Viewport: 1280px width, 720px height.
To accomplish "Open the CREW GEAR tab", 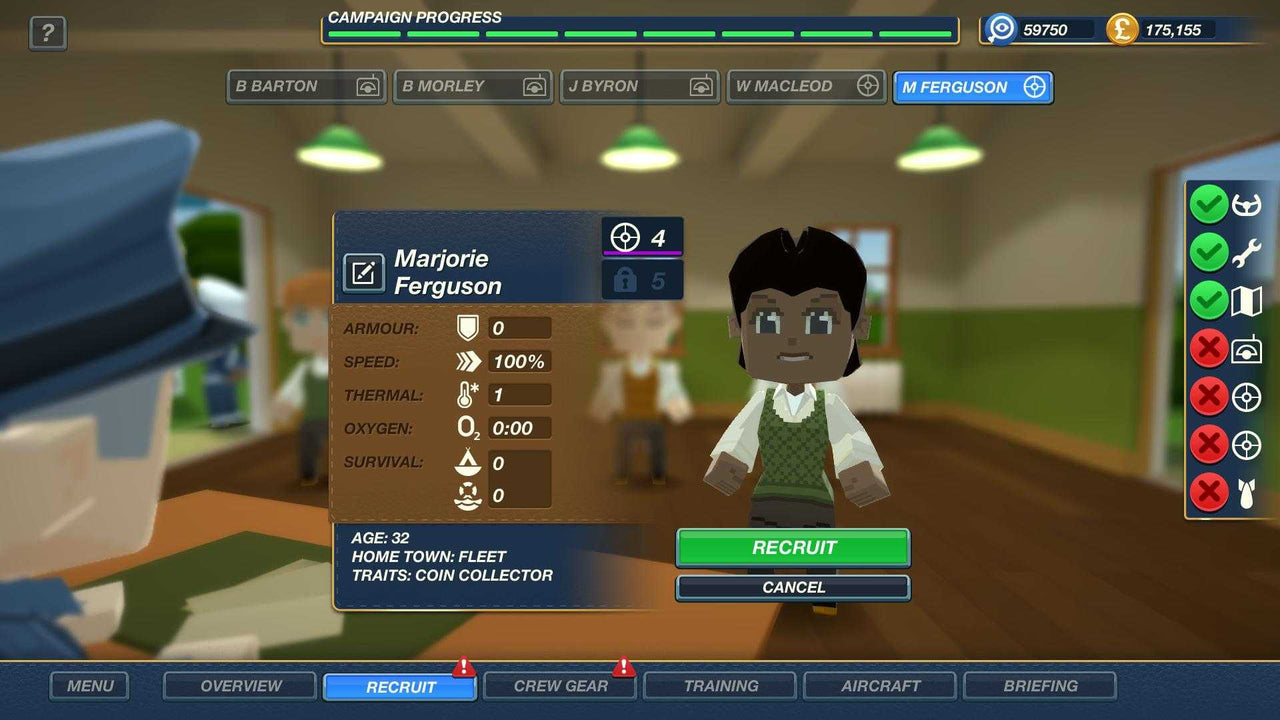I will pyautogui.click(x=559, y=686).
